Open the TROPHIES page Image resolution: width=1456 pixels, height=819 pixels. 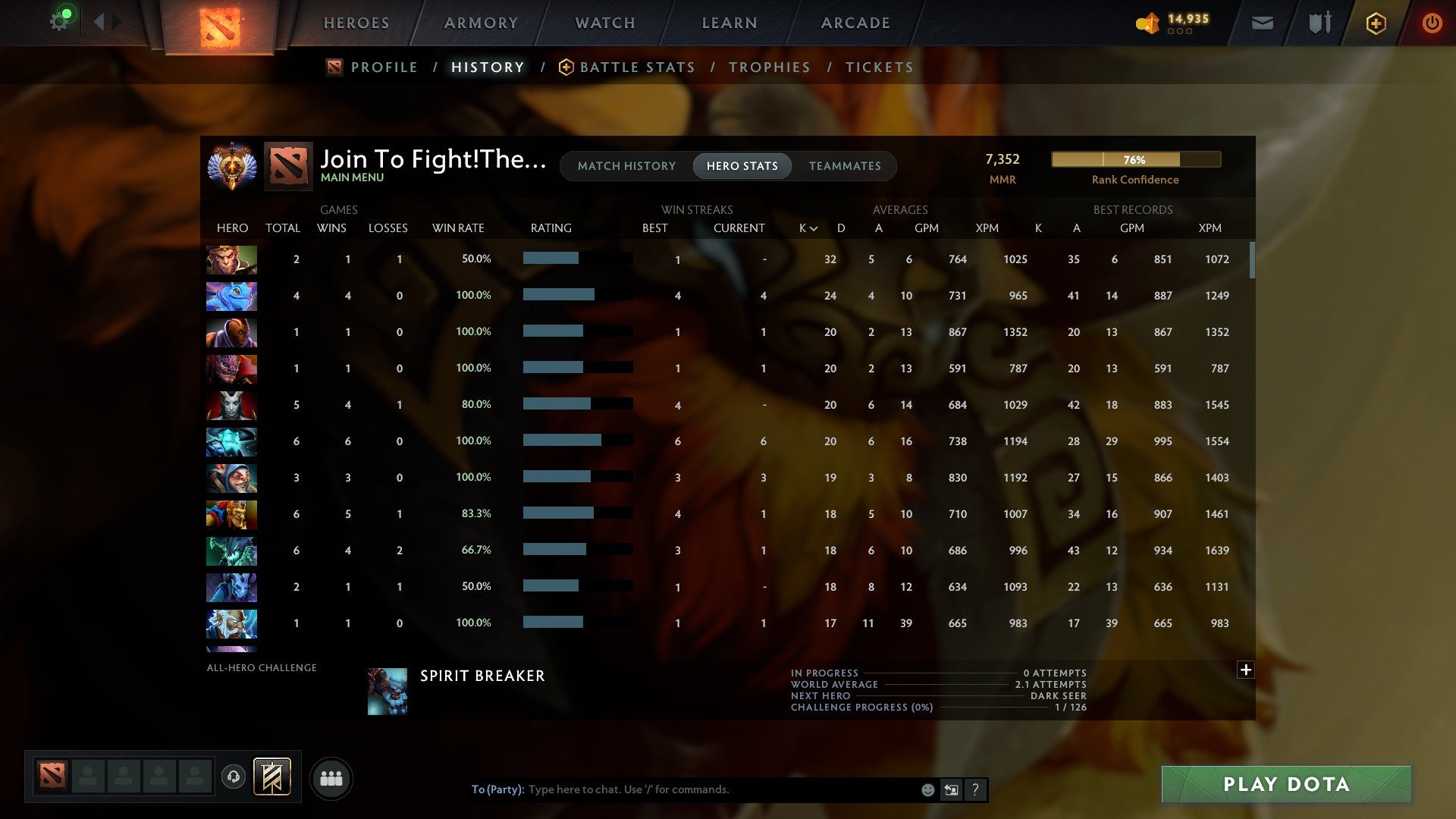769,67
